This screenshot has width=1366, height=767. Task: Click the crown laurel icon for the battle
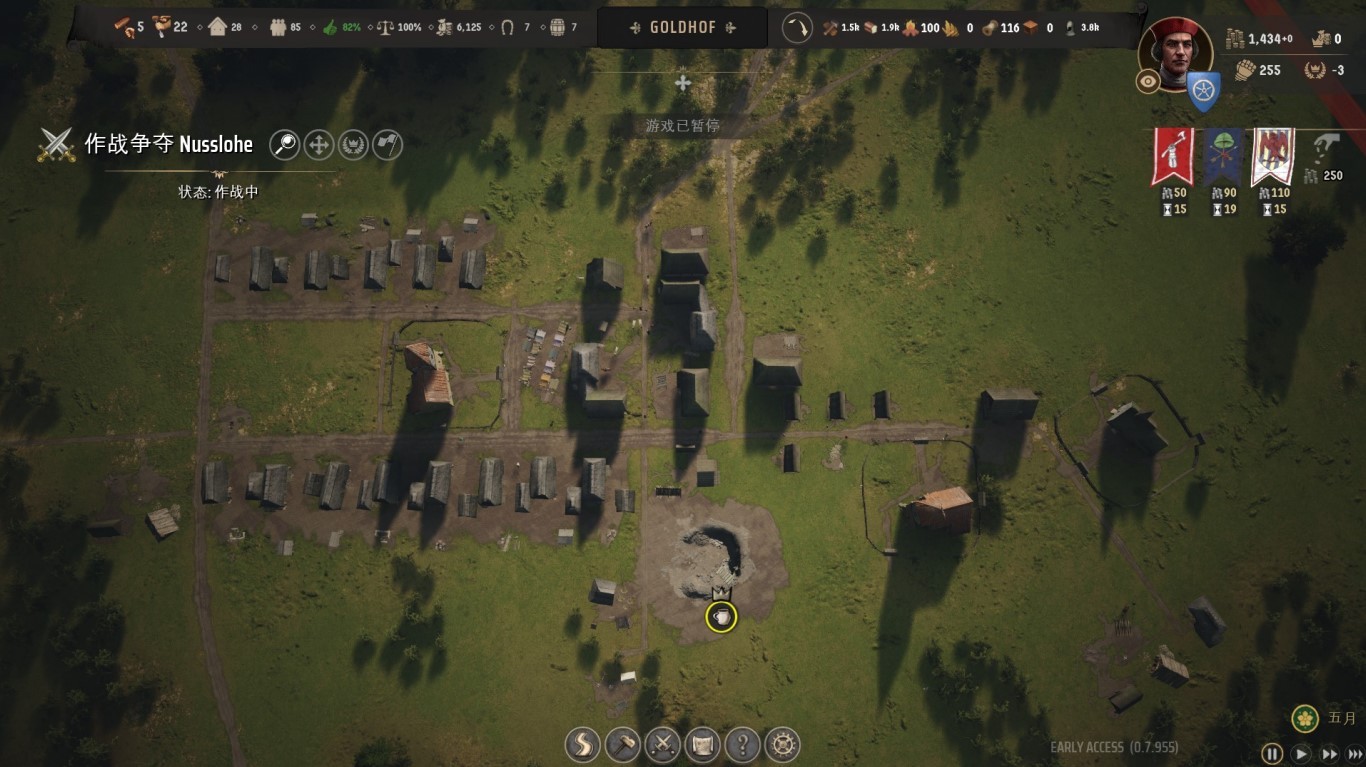353,145
